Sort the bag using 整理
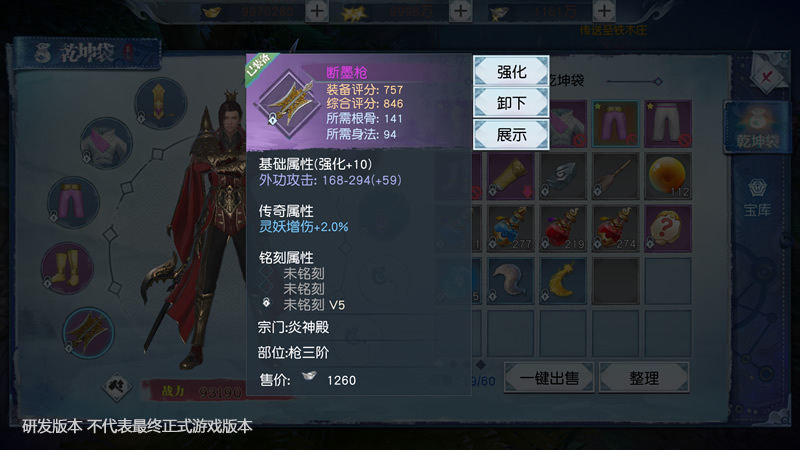The height and width of the screenshot is (450, 800). (x=643, y=378)
